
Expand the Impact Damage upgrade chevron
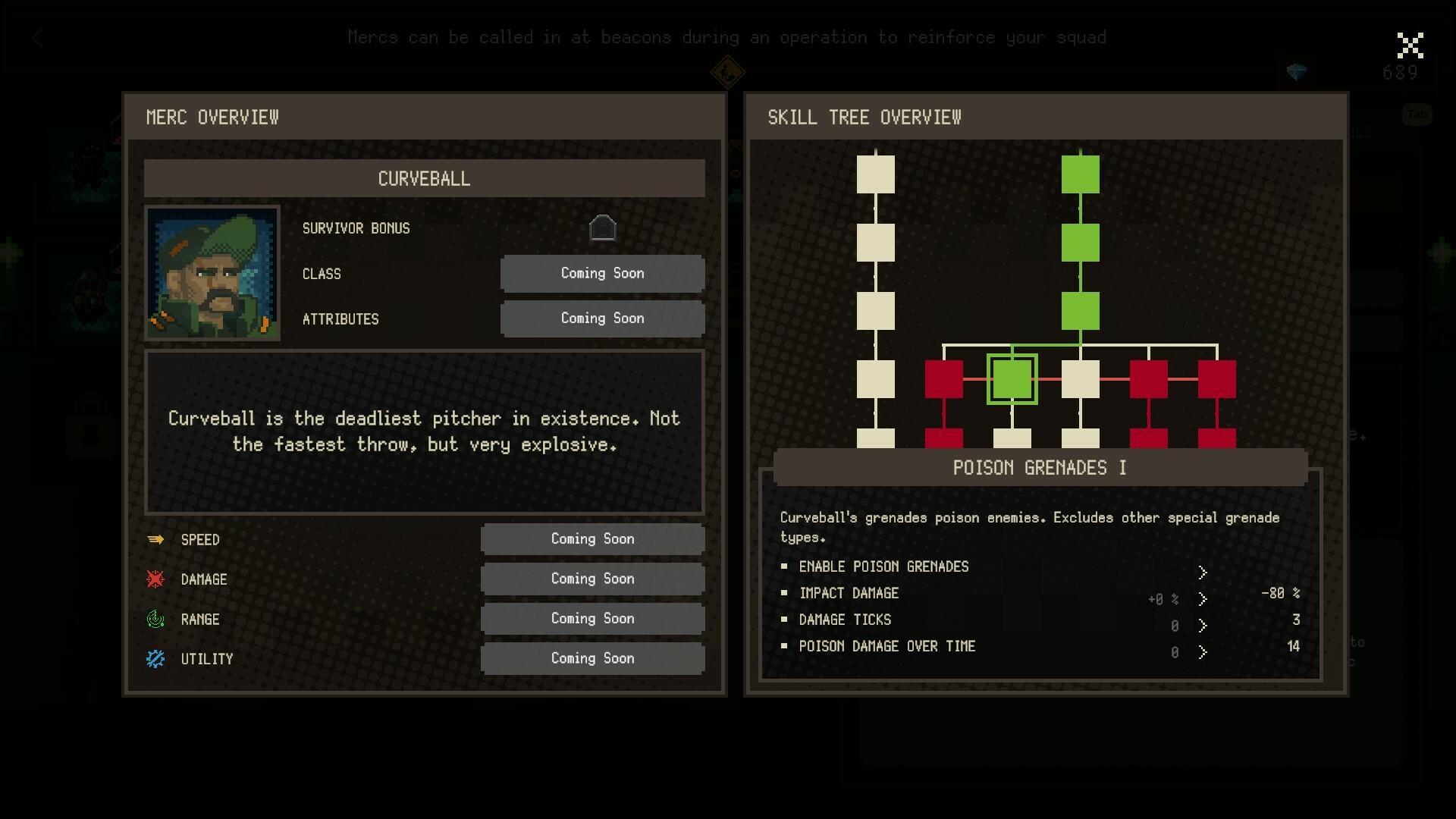1203,598
